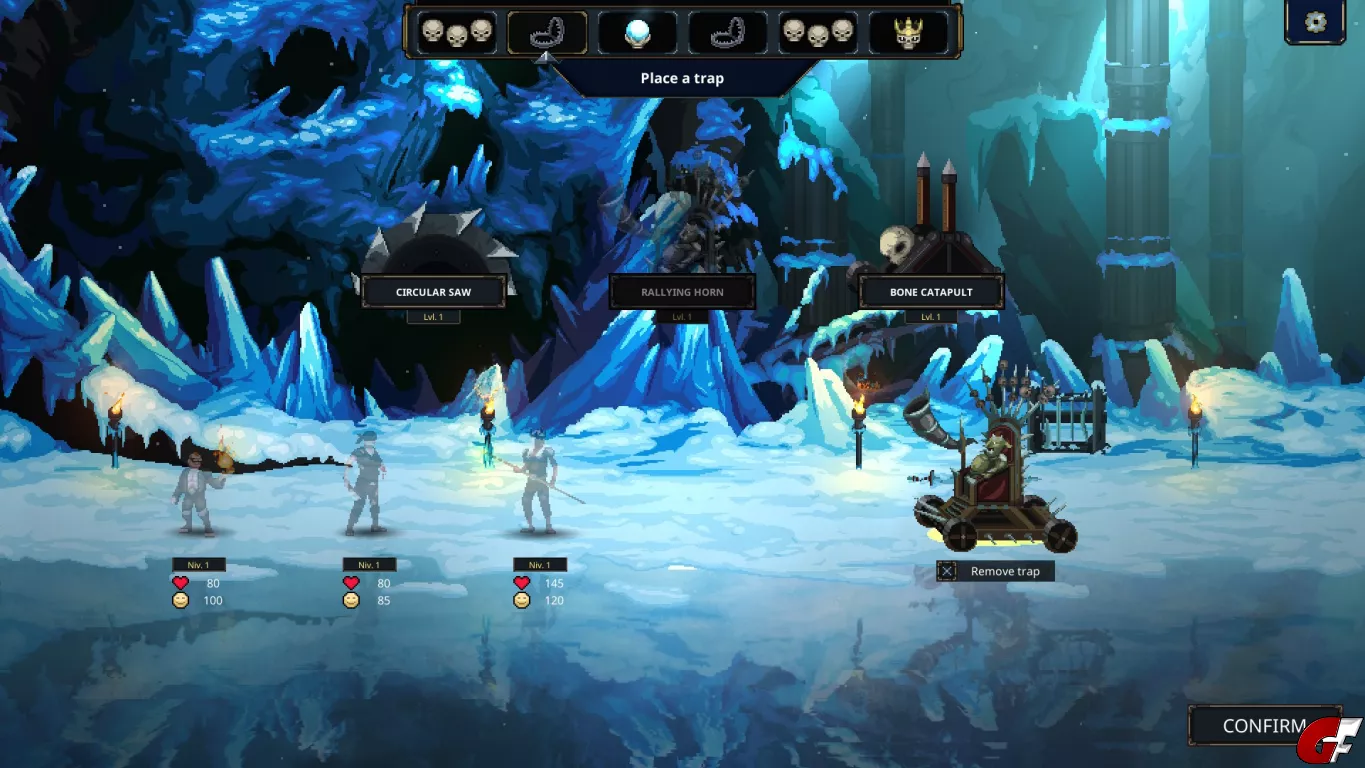Screen dimensions: 1365x768
Task: Pick the Rallying Horn trap label
Action: click(682, 292)
